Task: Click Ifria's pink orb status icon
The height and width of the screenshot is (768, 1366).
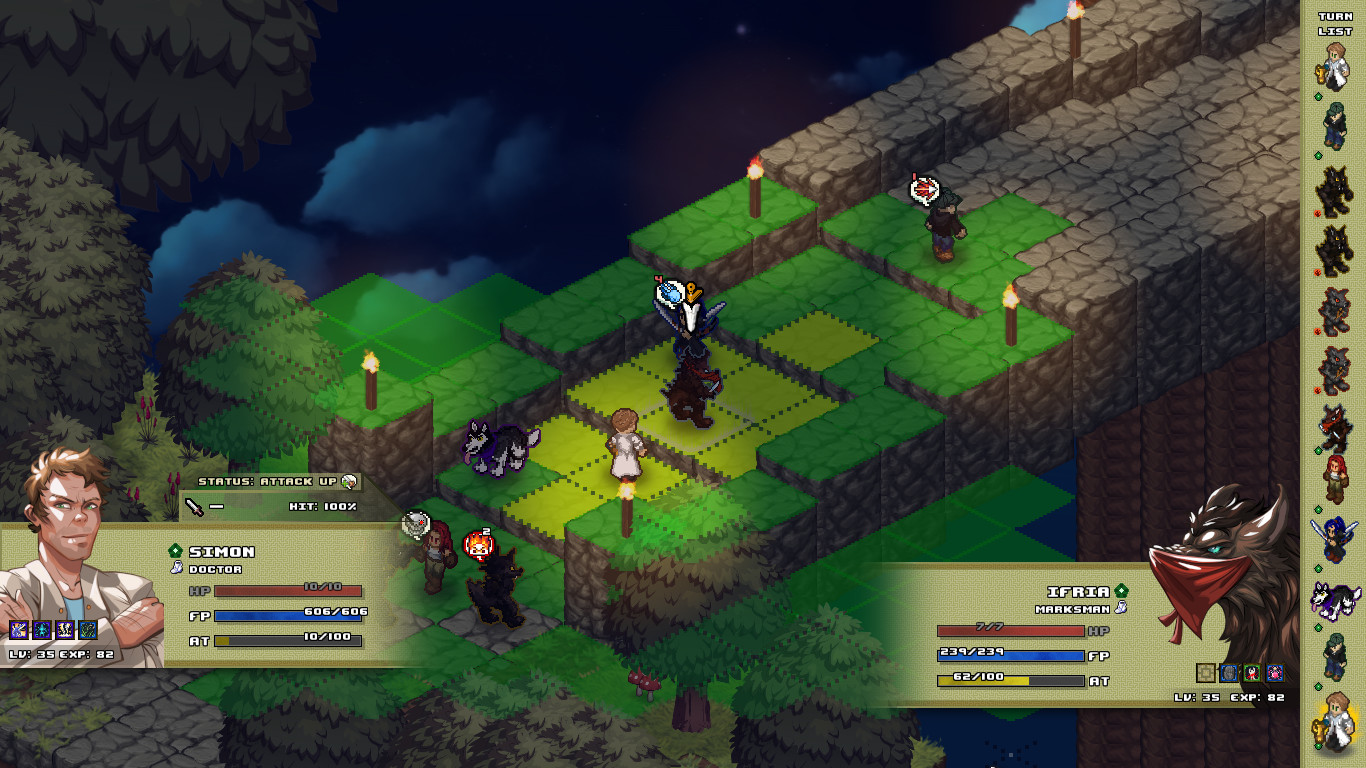Action: point(1274,672)
